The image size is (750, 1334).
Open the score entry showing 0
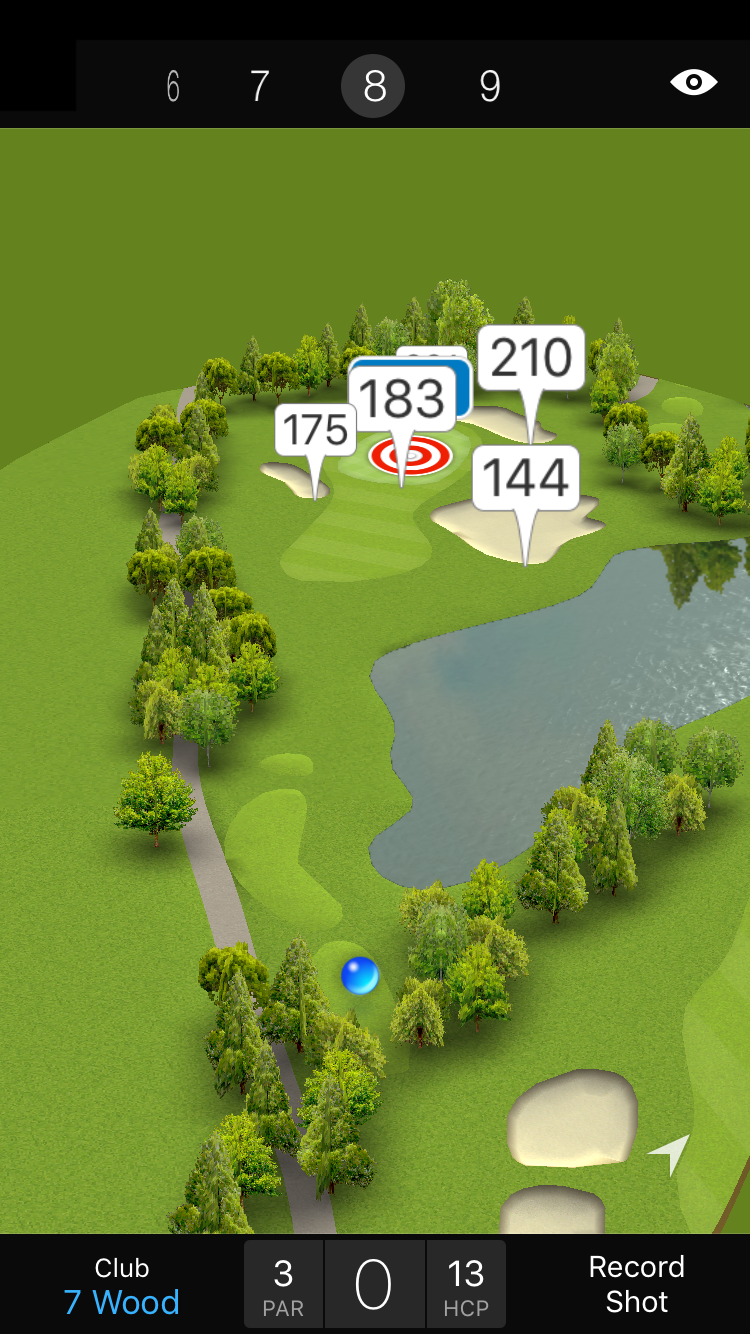click(x=374, y=1285)
